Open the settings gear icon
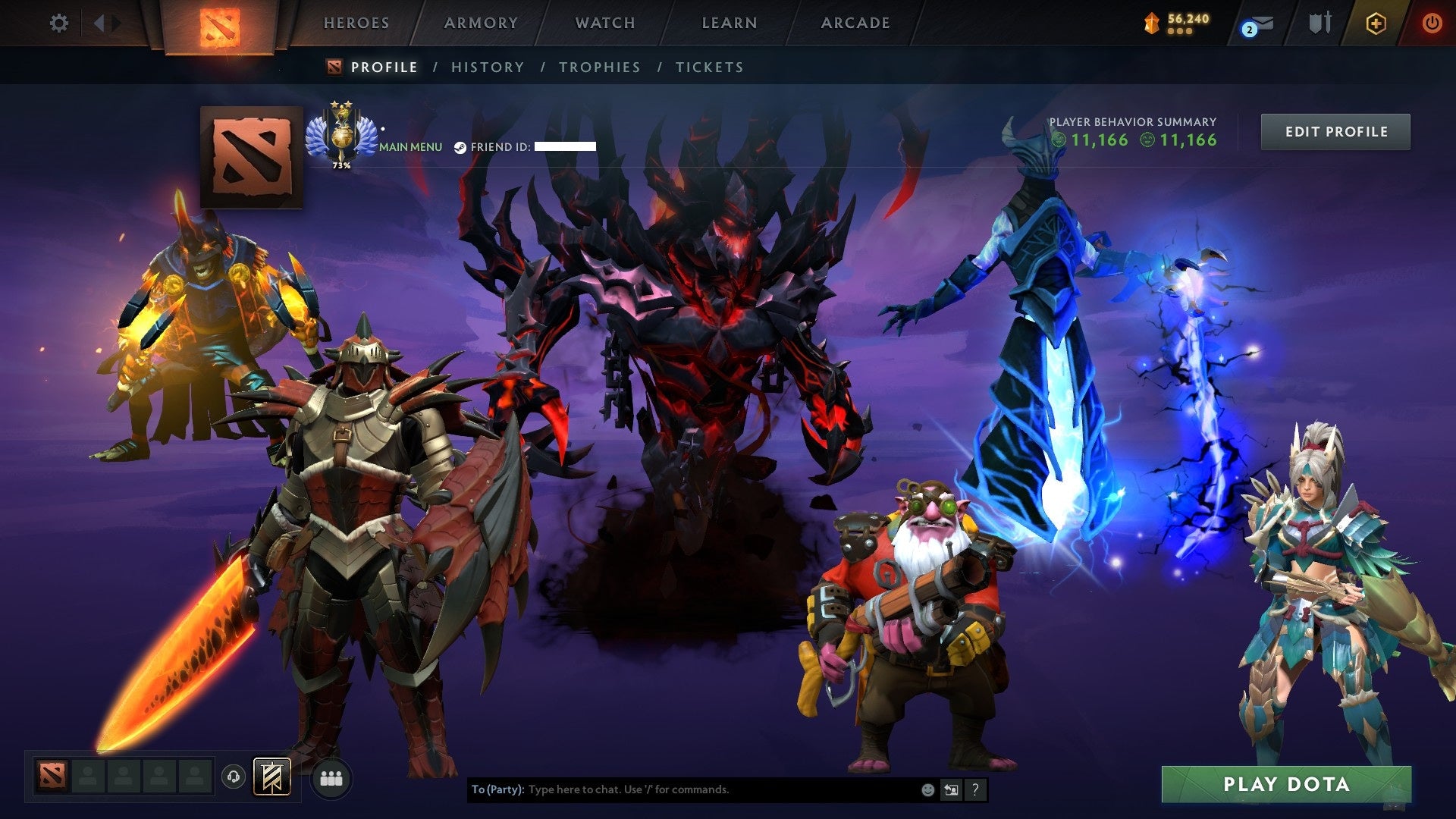 point(59,24)
